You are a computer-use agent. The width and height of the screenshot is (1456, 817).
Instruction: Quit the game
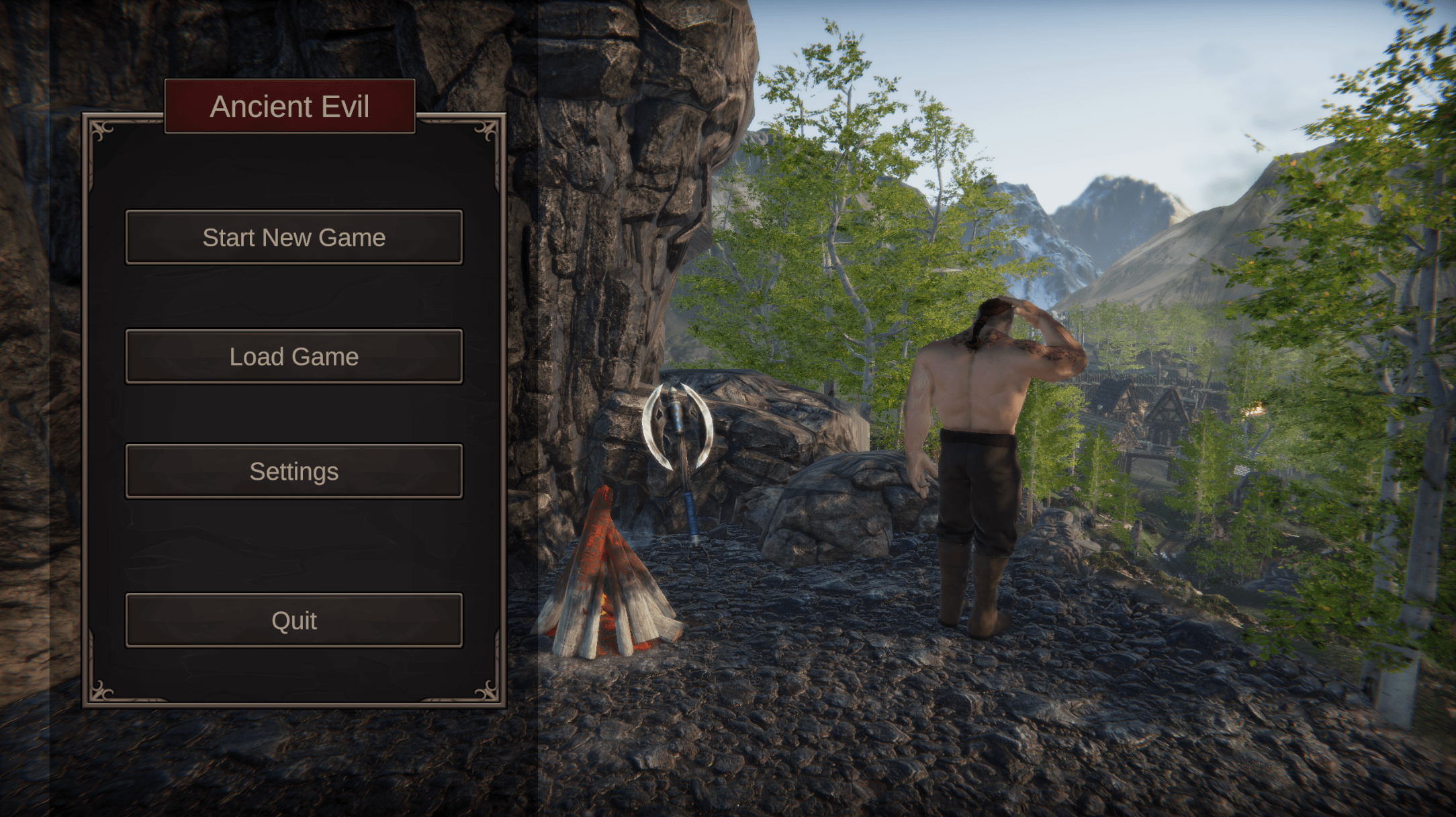tap(293, 620)
